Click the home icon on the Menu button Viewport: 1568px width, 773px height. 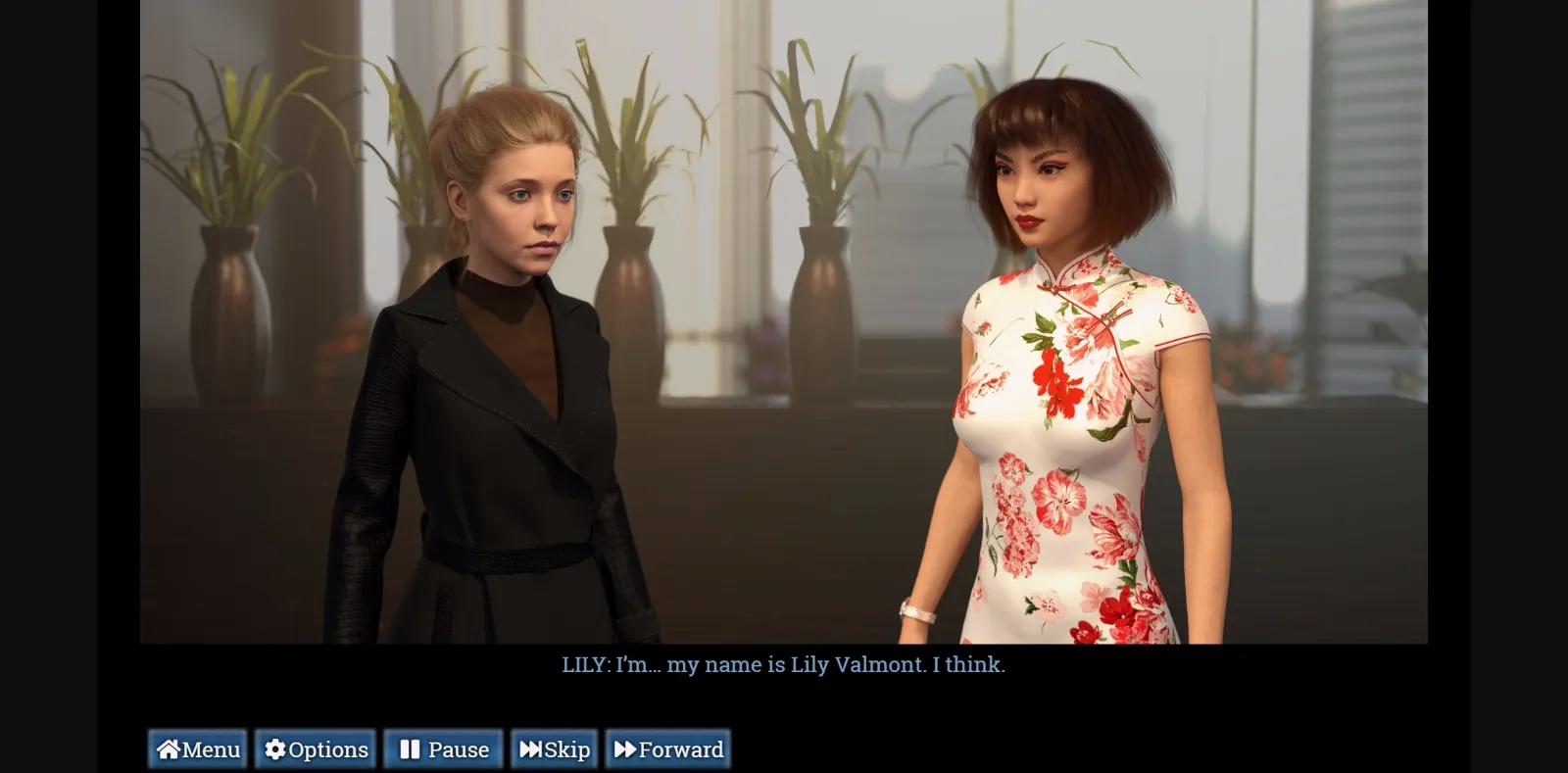click(167, 749)
